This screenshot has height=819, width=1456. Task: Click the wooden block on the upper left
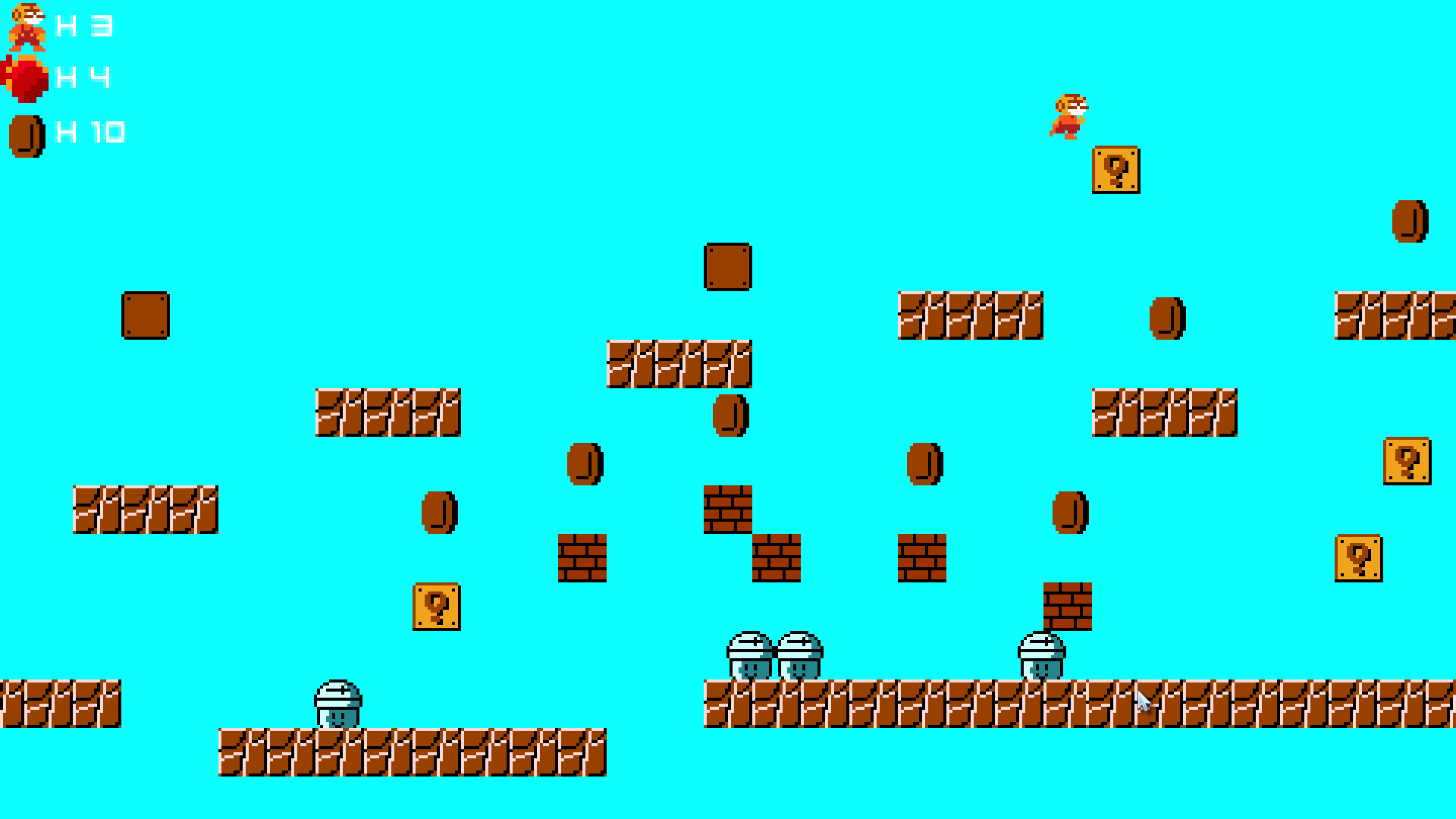tap(146, 317)
